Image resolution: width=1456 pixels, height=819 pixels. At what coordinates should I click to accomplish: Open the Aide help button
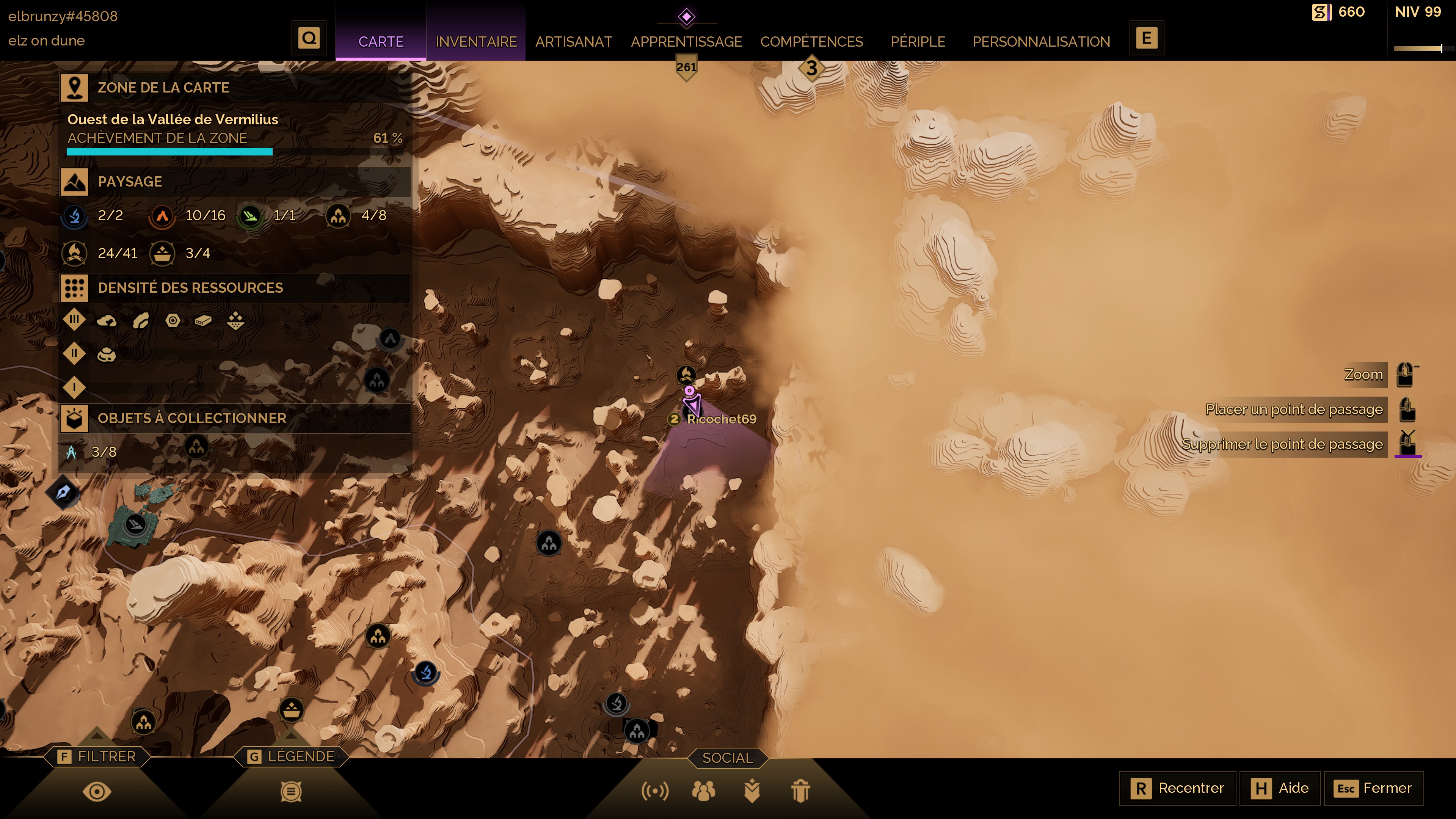(1280, 788)
